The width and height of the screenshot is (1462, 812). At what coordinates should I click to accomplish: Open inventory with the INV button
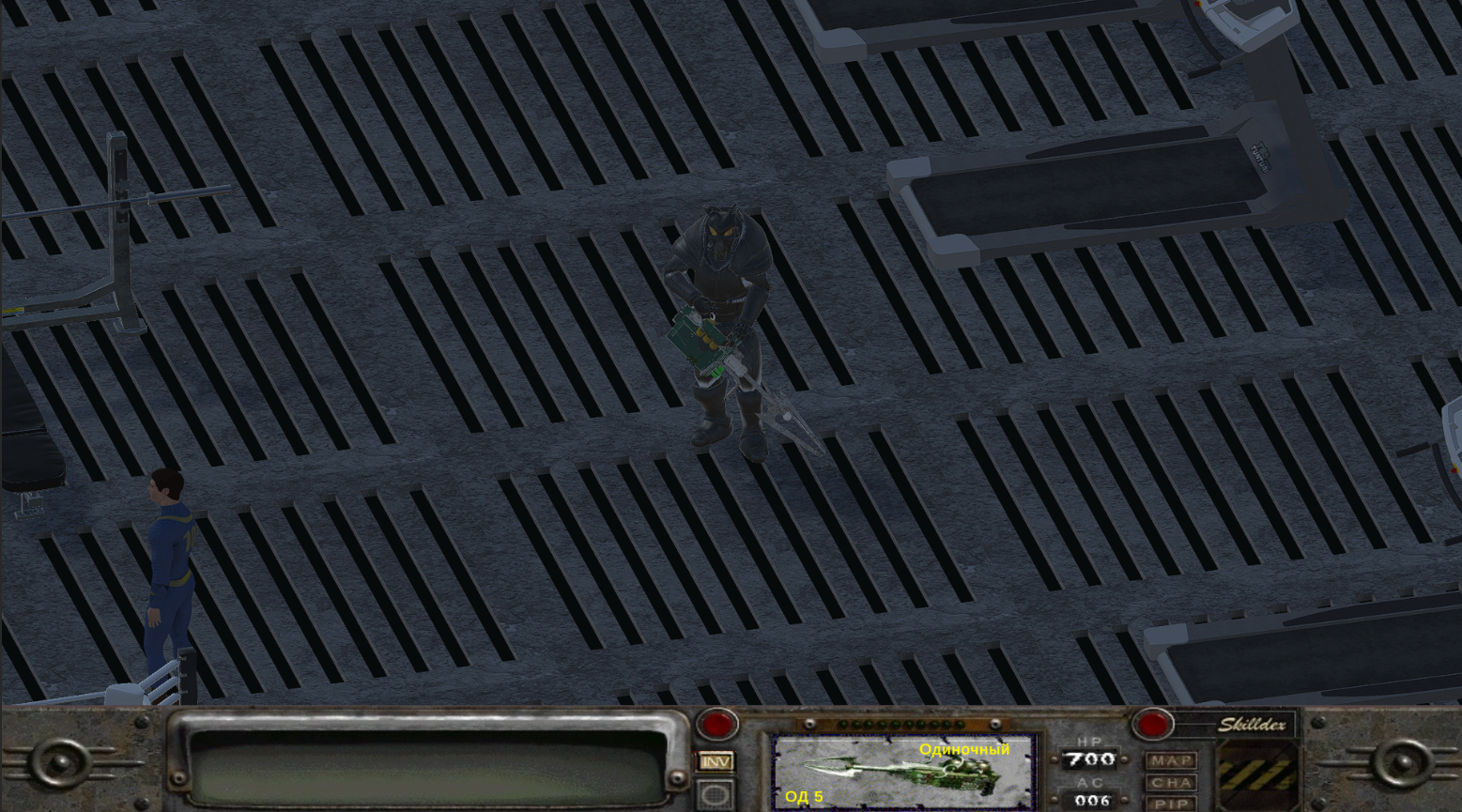(716, 760)
